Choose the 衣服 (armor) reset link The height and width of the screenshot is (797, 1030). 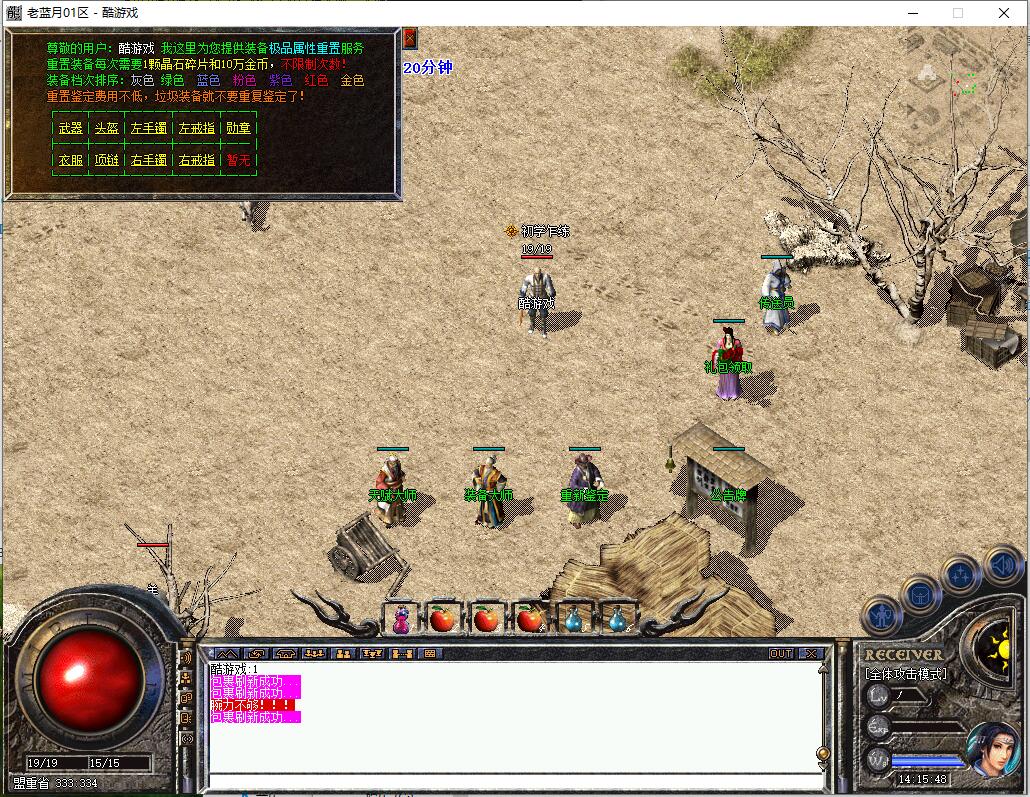click(71, 160)
